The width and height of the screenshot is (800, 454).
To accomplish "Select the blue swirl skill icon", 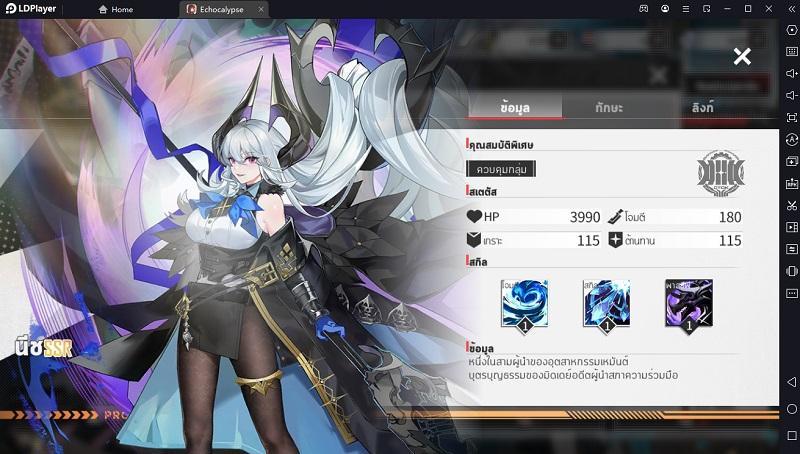I will tap(524, 303).
